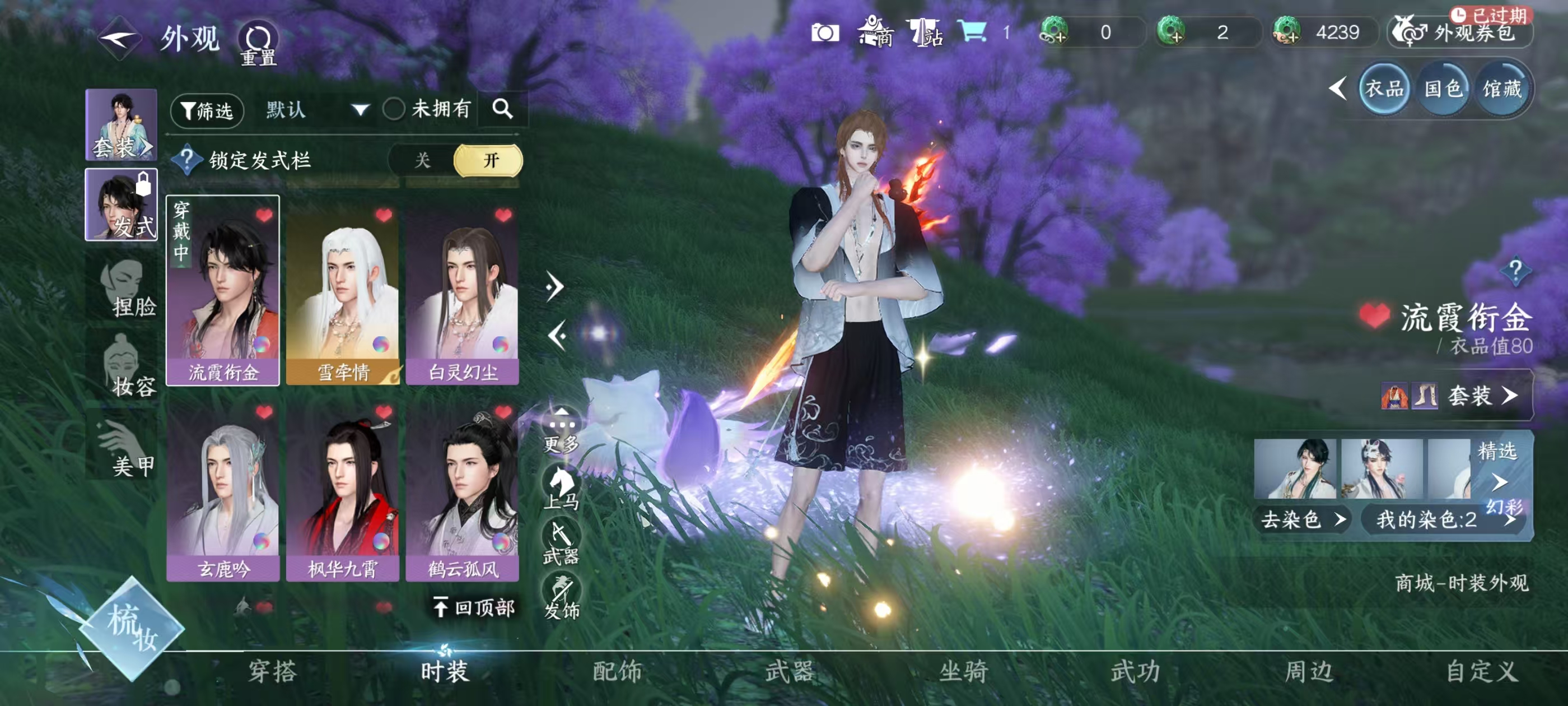Reset appearance with the 重置 button
This screenshot has height=706, width=1568.
(x=258, y=44)
